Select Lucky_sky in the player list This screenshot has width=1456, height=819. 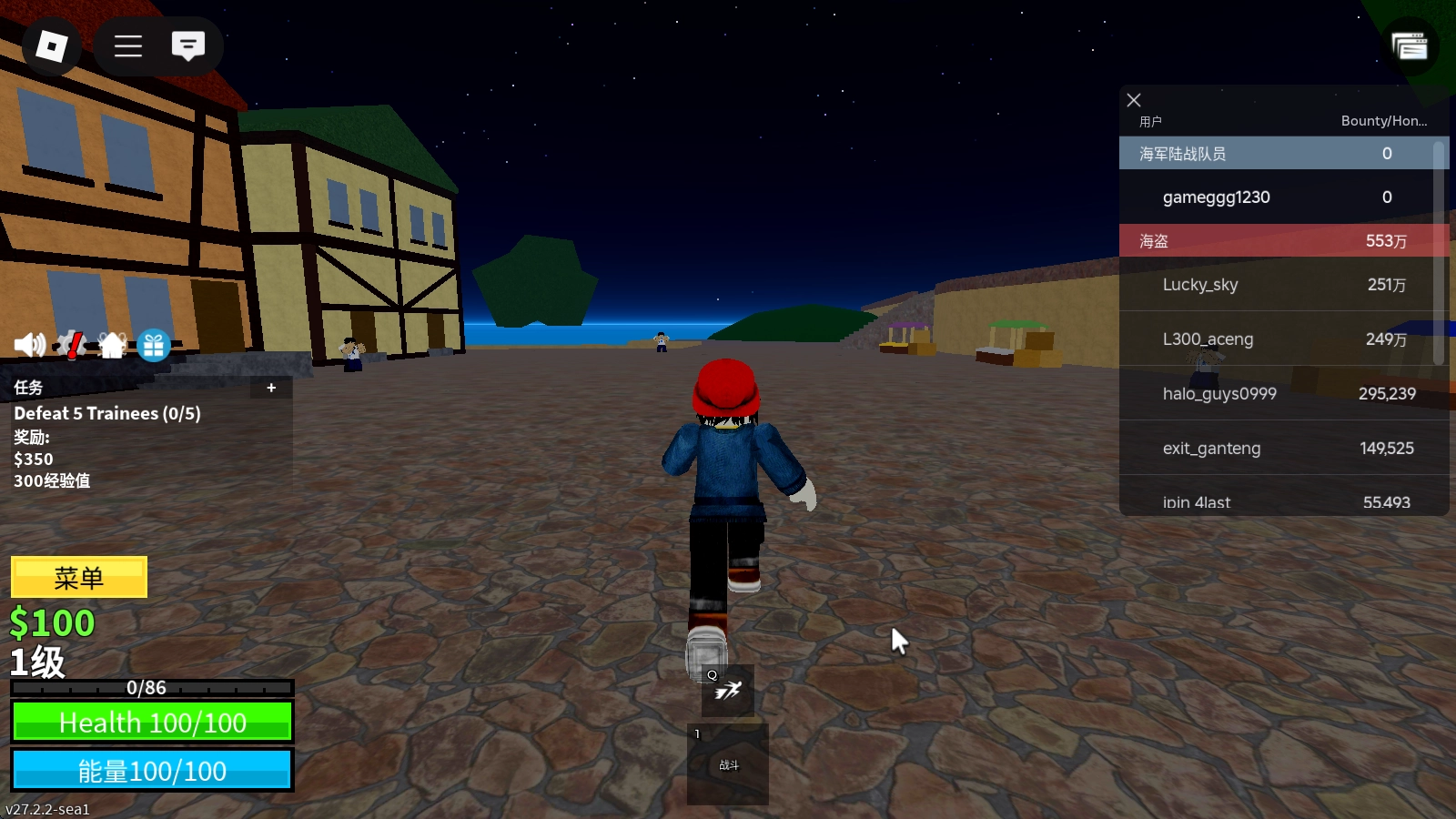coord(1200,285)
